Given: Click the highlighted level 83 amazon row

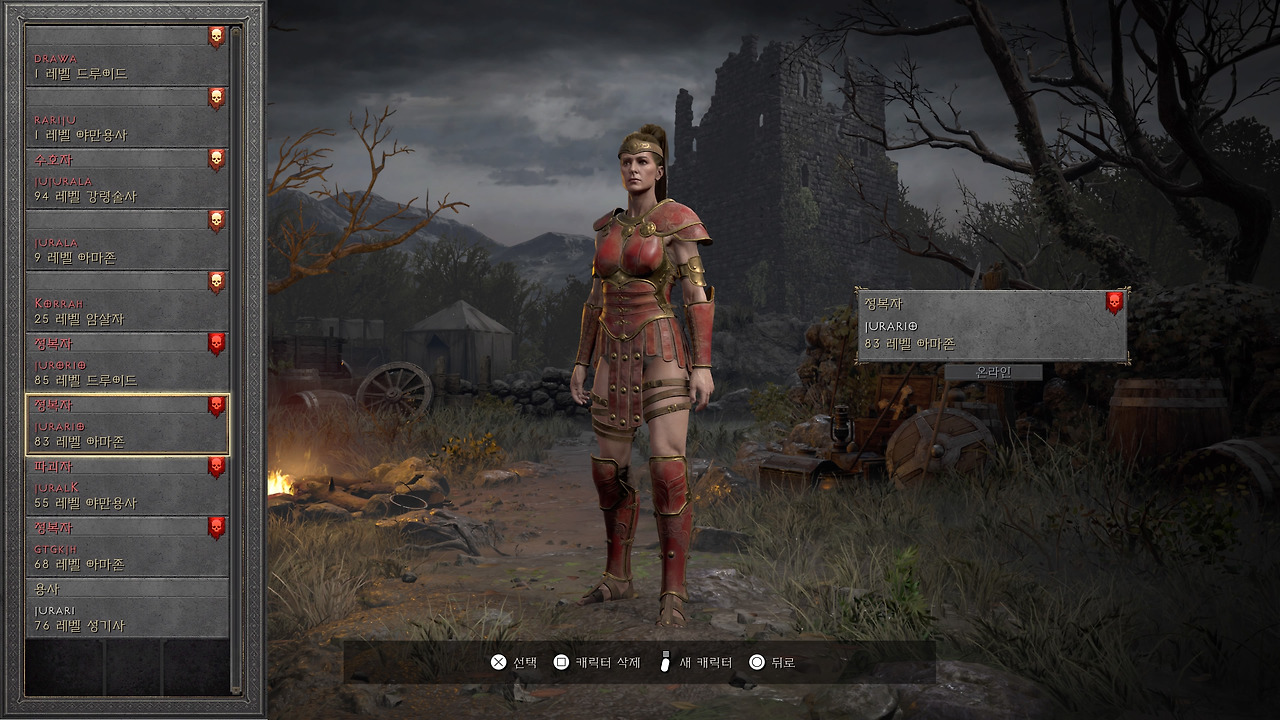Looking at the screenshot, I should click(127, 424).
